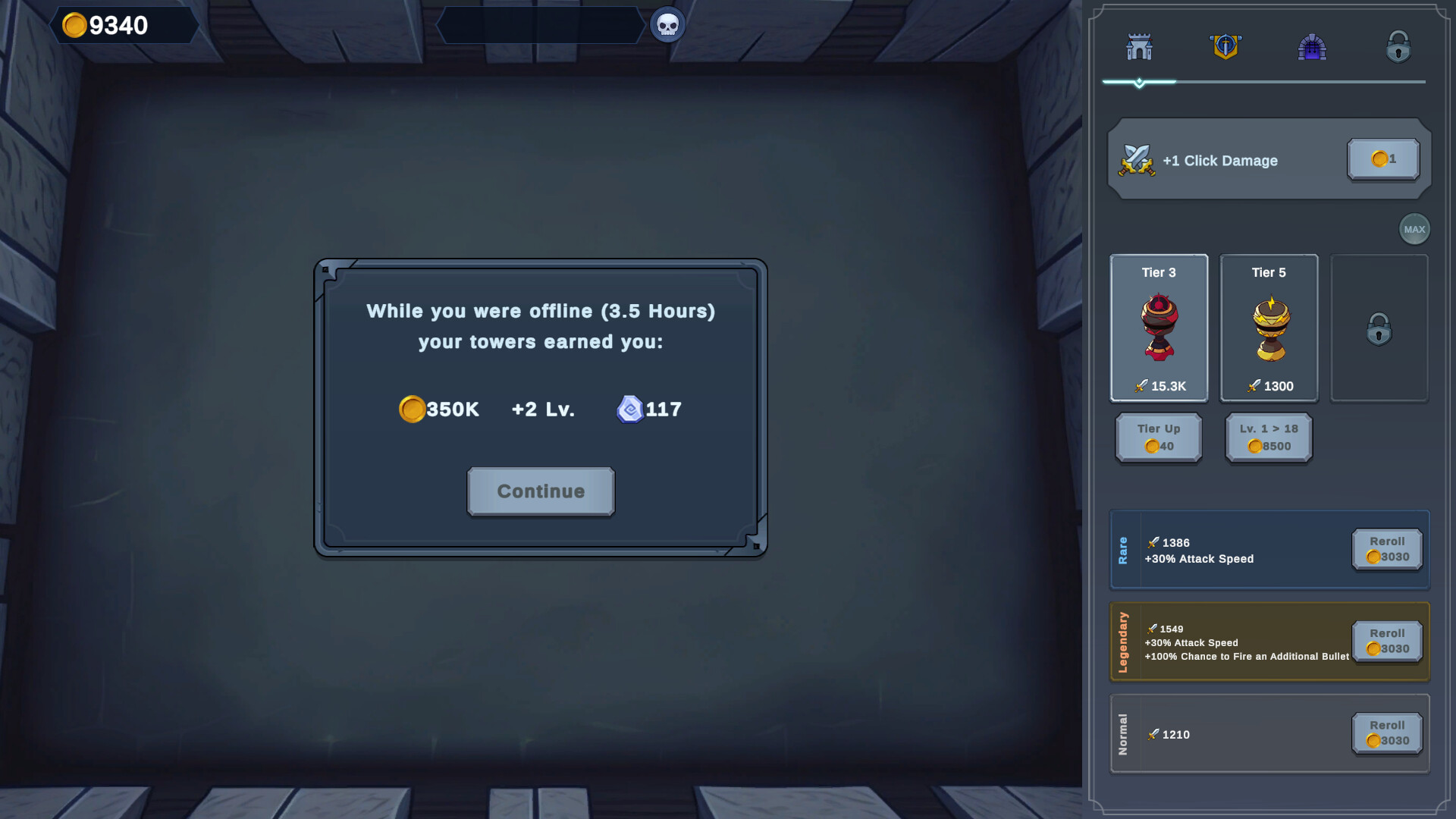Reroll the Normal item
1456x819 pixels.
[1386, 733]
